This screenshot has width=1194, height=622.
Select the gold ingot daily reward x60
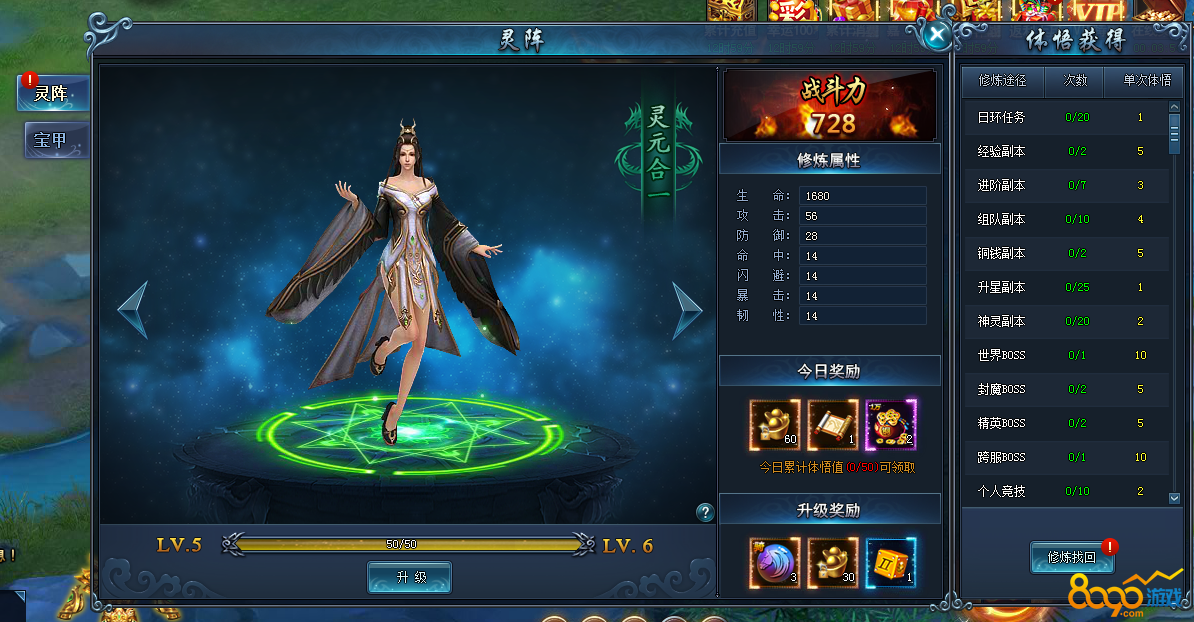tap(775, 425)
